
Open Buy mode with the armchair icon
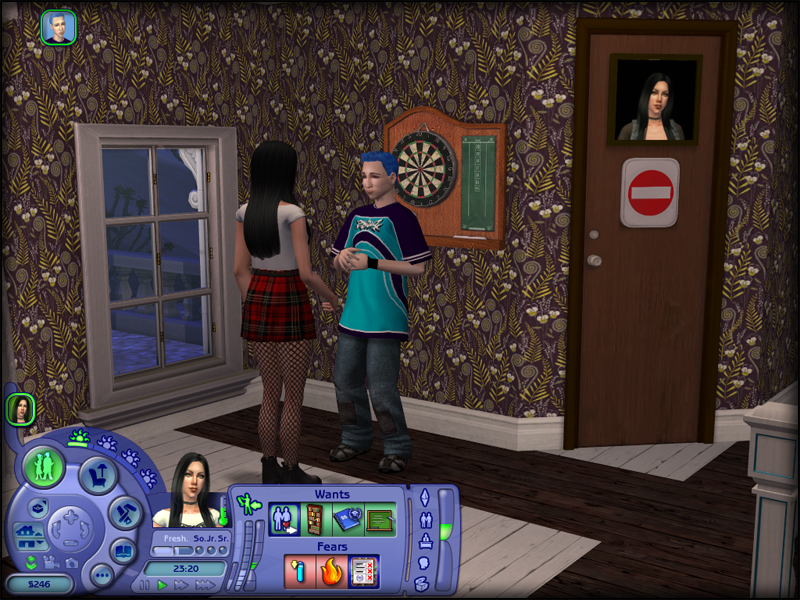(x=98, y=475)
